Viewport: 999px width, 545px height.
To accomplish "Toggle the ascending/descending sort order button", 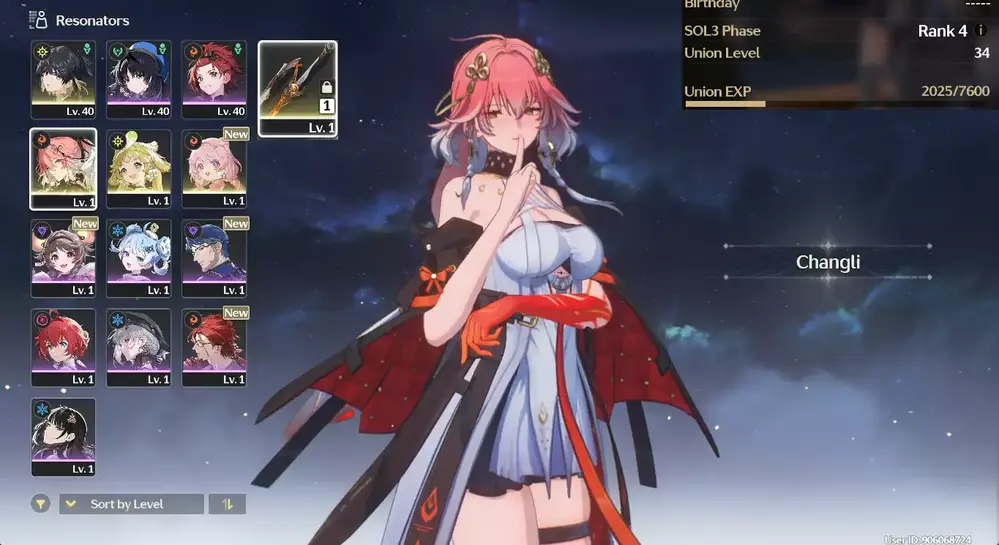I will (227, 504).
